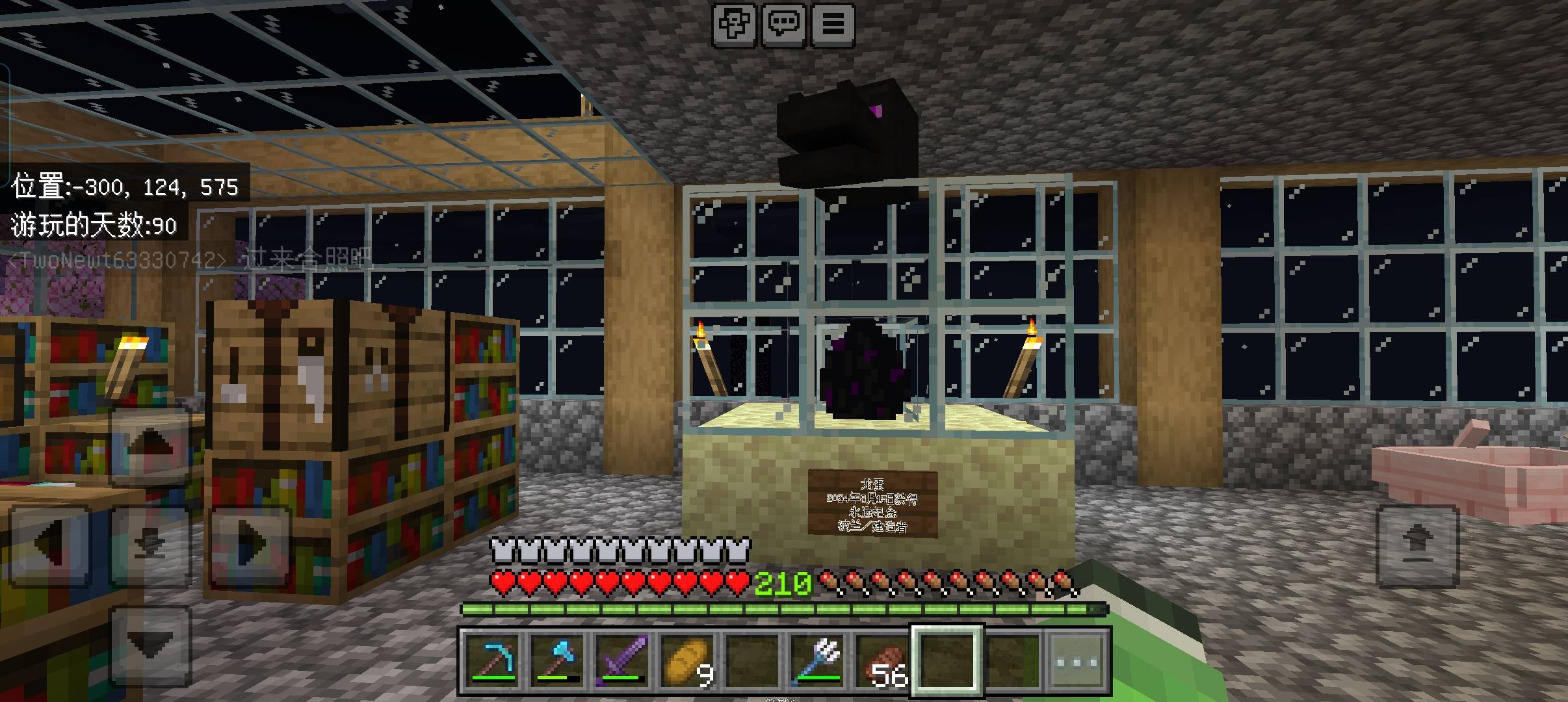
Task: Select the diamond axe hotbar slot
Action: [557, 660]
